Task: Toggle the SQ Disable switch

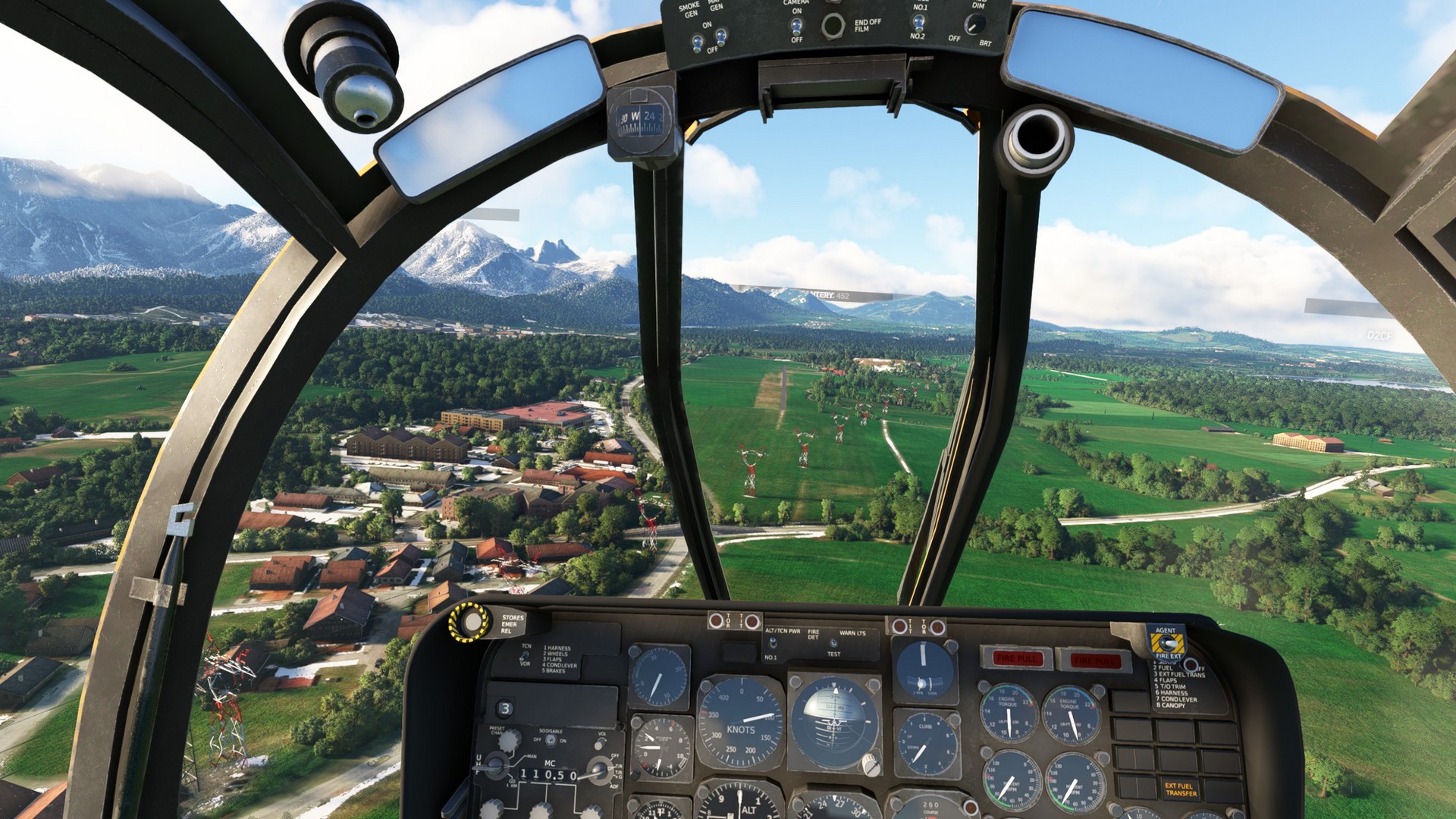Action: [551, 740]
